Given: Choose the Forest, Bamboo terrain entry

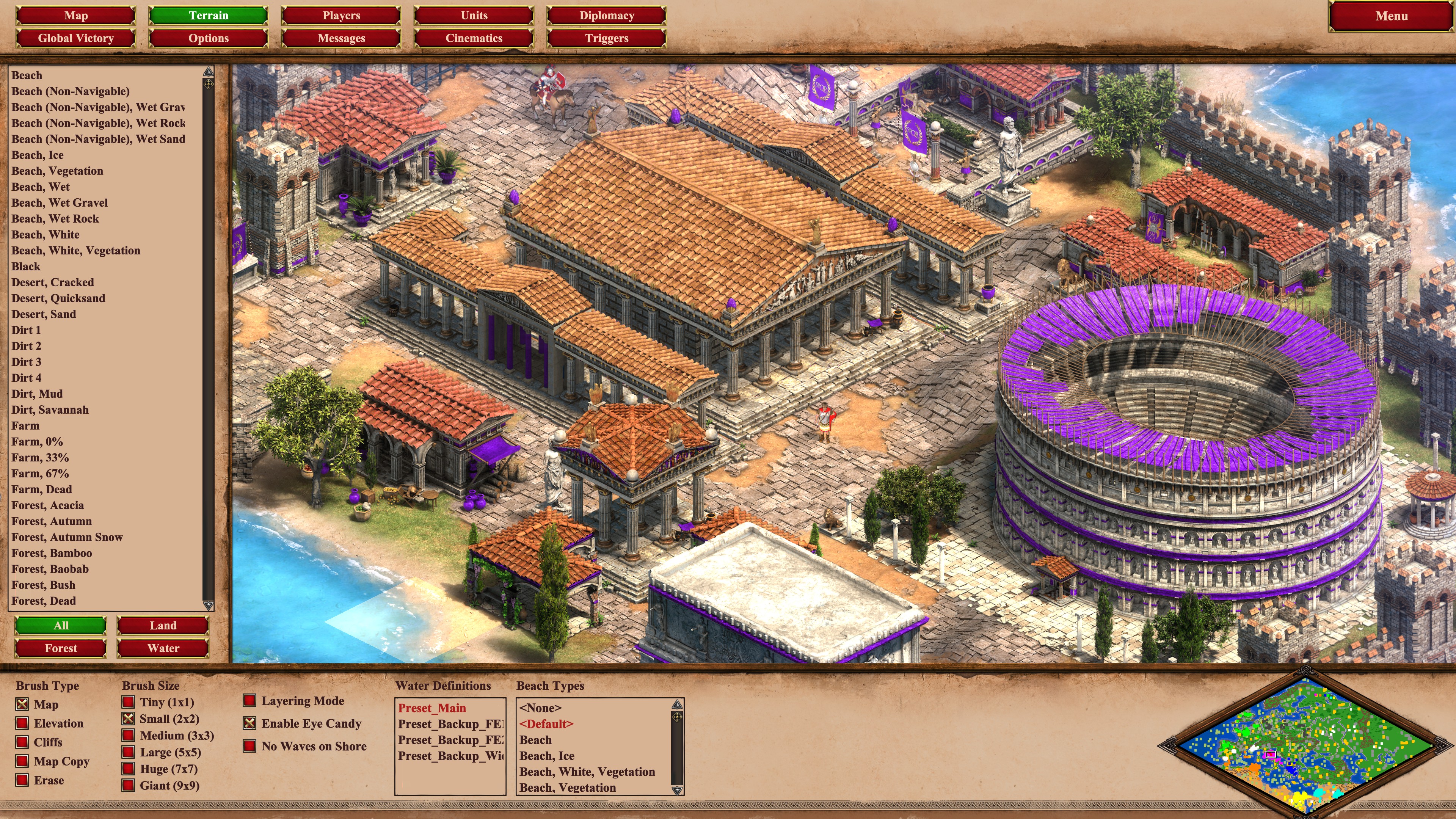Looking at the screenshot, I should 52,553.
